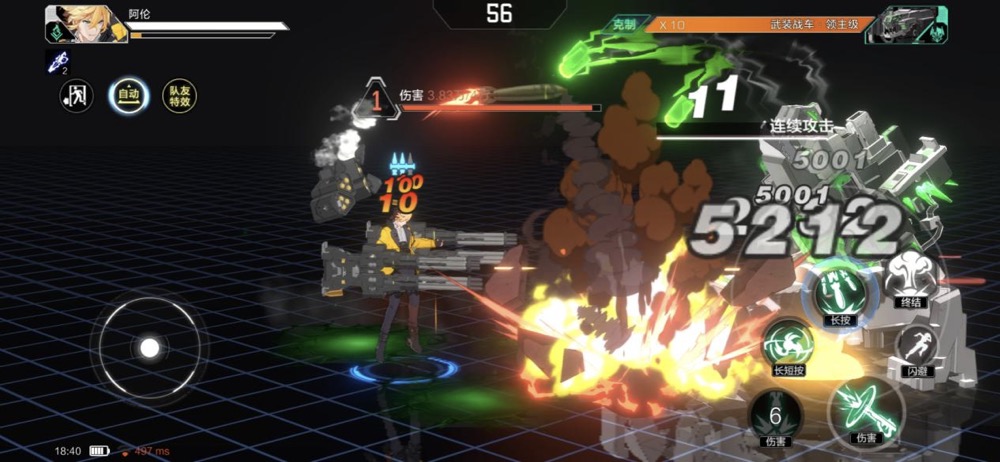1000x462 pixels.
Task: Inspect the blue buff icon with count 2
Action: coord(58,62)
